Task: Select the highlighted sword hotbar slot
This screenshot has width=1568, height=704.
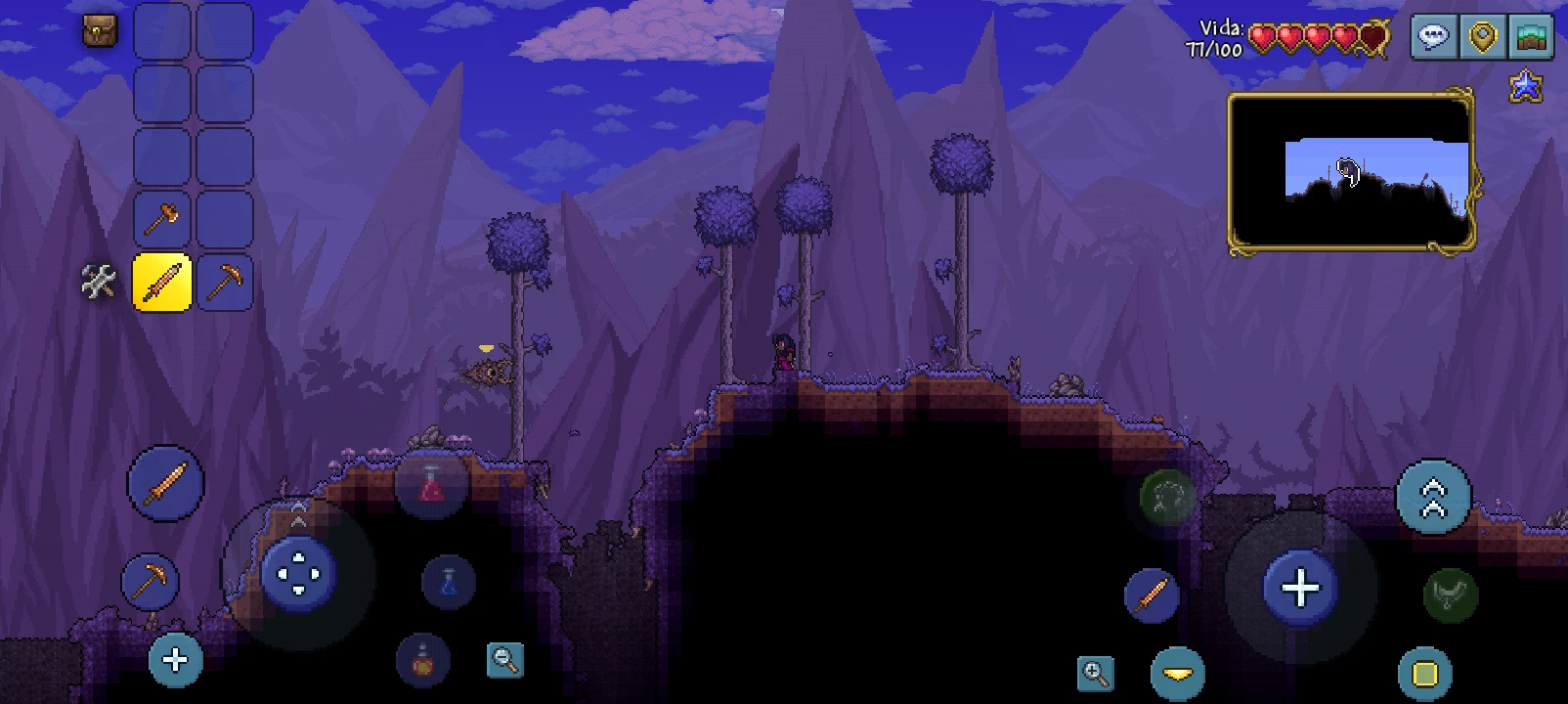Action: tap(161, 282)
